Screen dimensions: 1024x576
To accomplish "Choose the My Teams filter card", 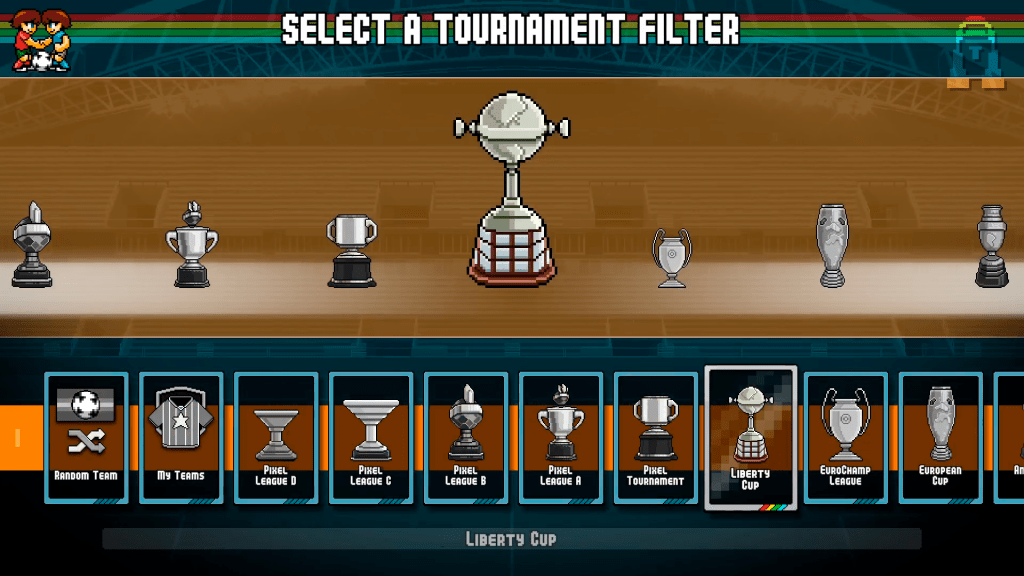I will coord(181,437).
